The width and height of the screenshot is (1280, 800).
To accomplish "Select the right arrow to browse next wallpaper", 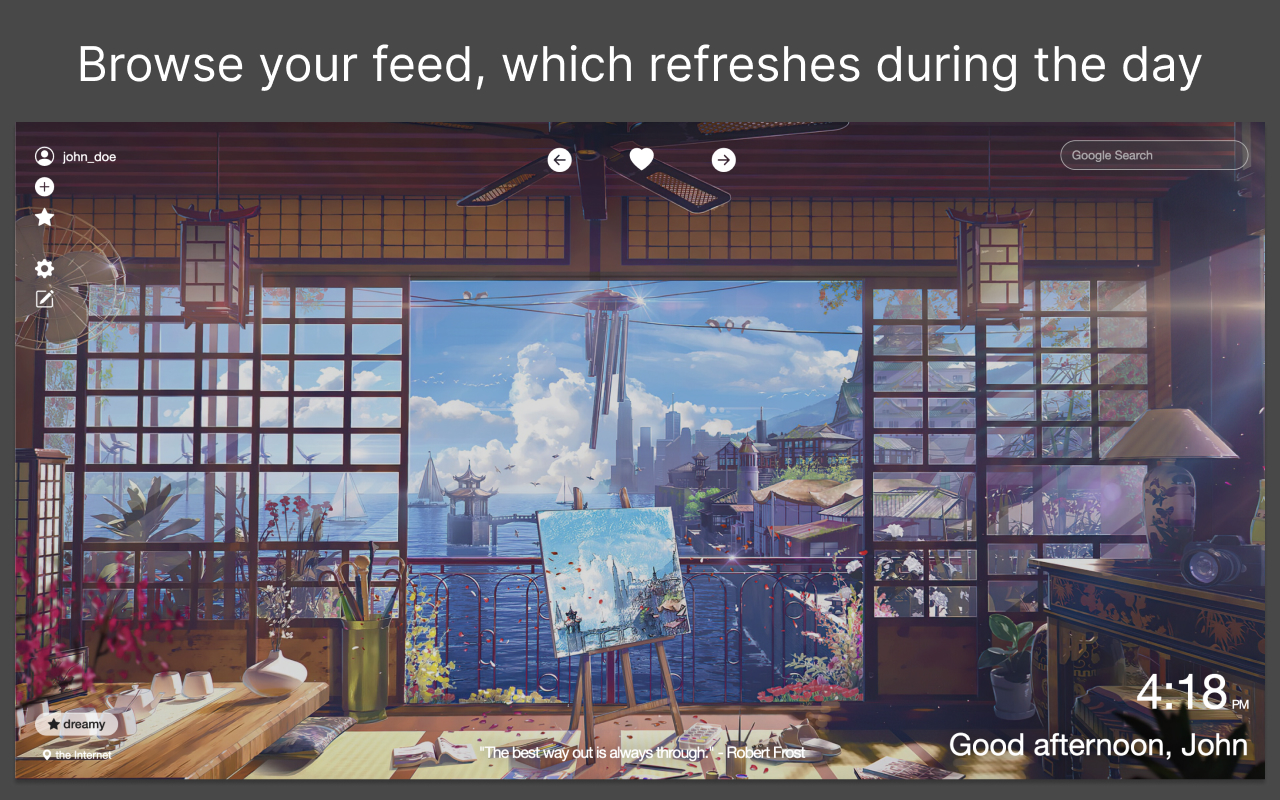I will [x=723, y=159].
